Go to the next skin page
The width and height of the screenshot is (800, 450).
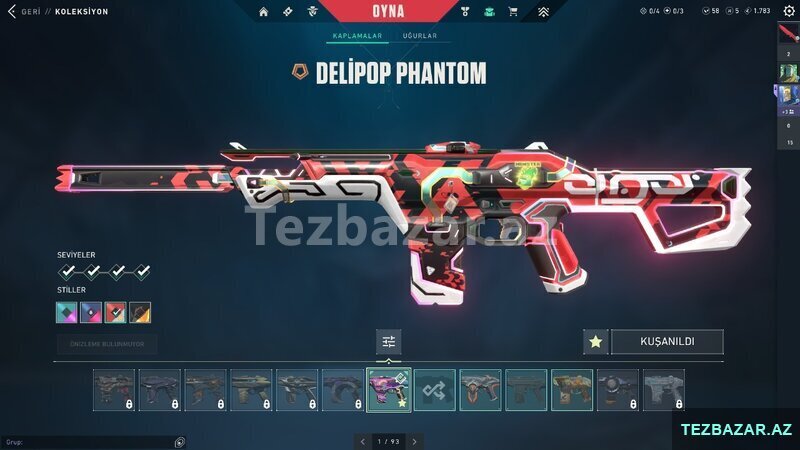click(x=414, y=441)
